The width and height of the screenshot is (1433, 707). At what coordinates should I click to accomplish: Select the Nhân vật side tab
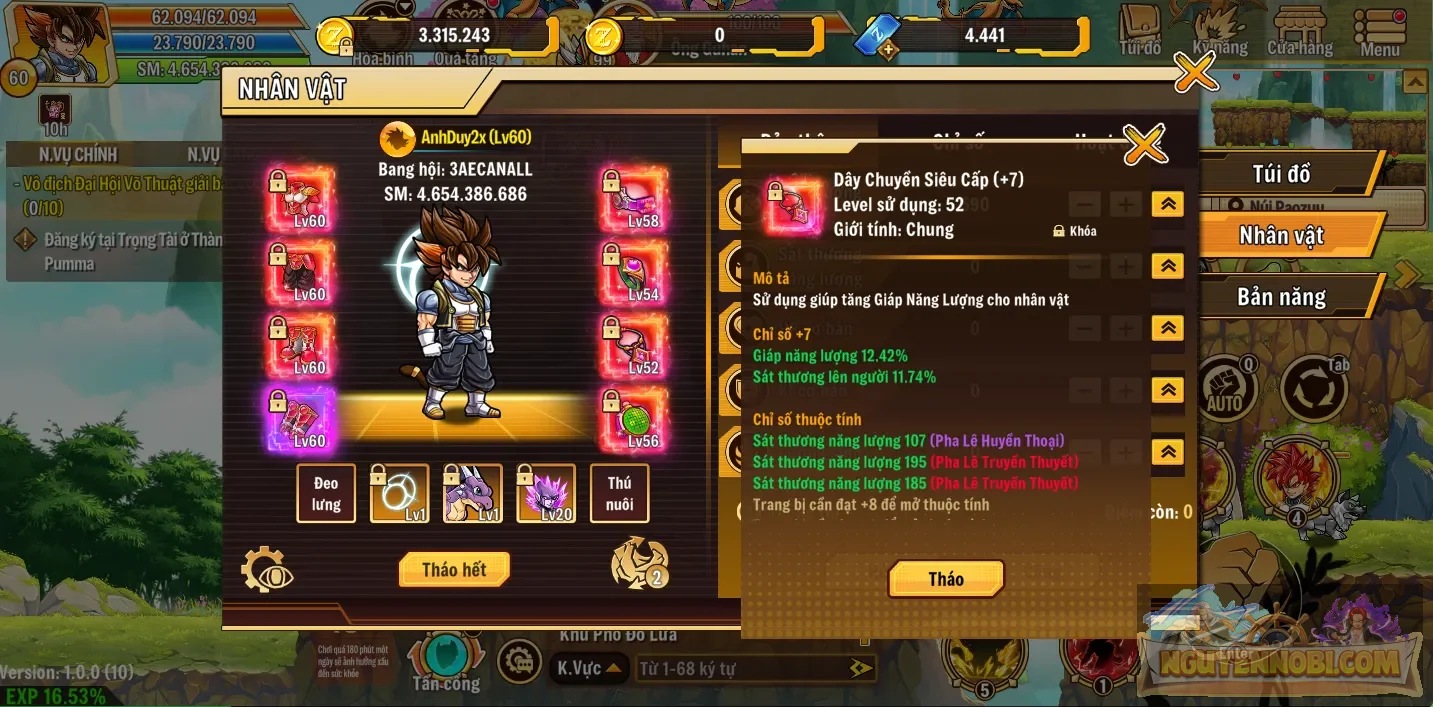point(1281,236)
